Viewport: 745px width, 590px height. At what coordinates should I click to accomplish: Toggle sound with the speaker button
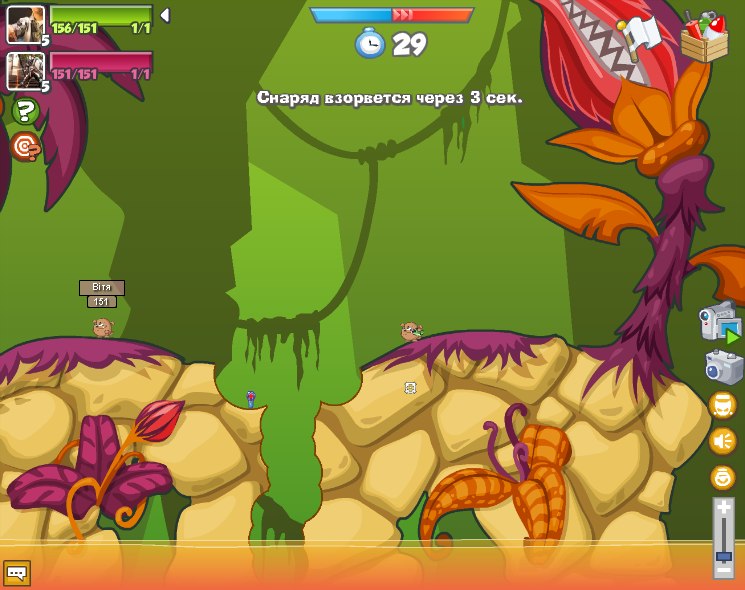[722, 441]
